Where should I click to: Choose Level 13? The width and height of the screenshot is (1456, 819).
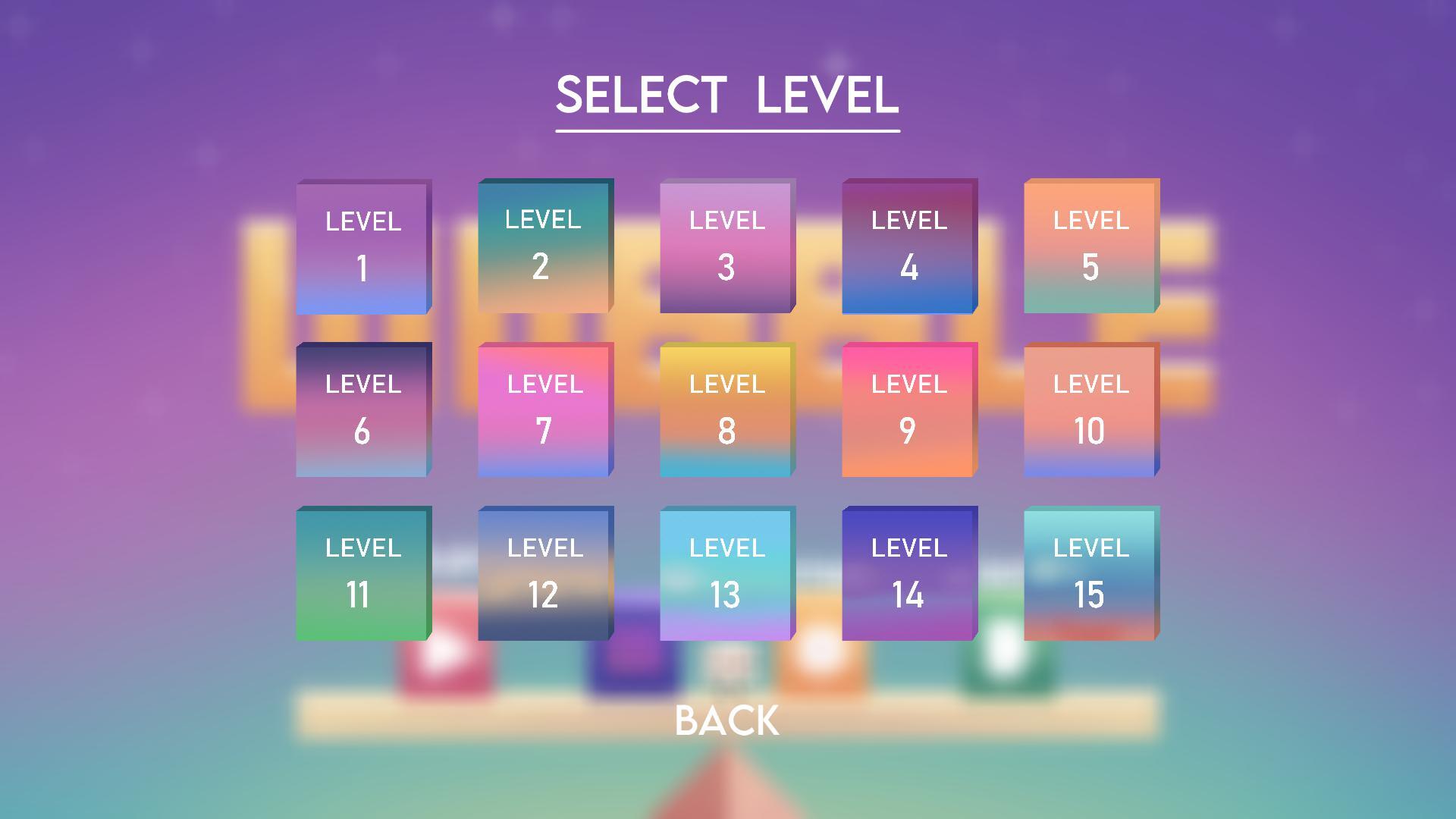click(726, 573)
